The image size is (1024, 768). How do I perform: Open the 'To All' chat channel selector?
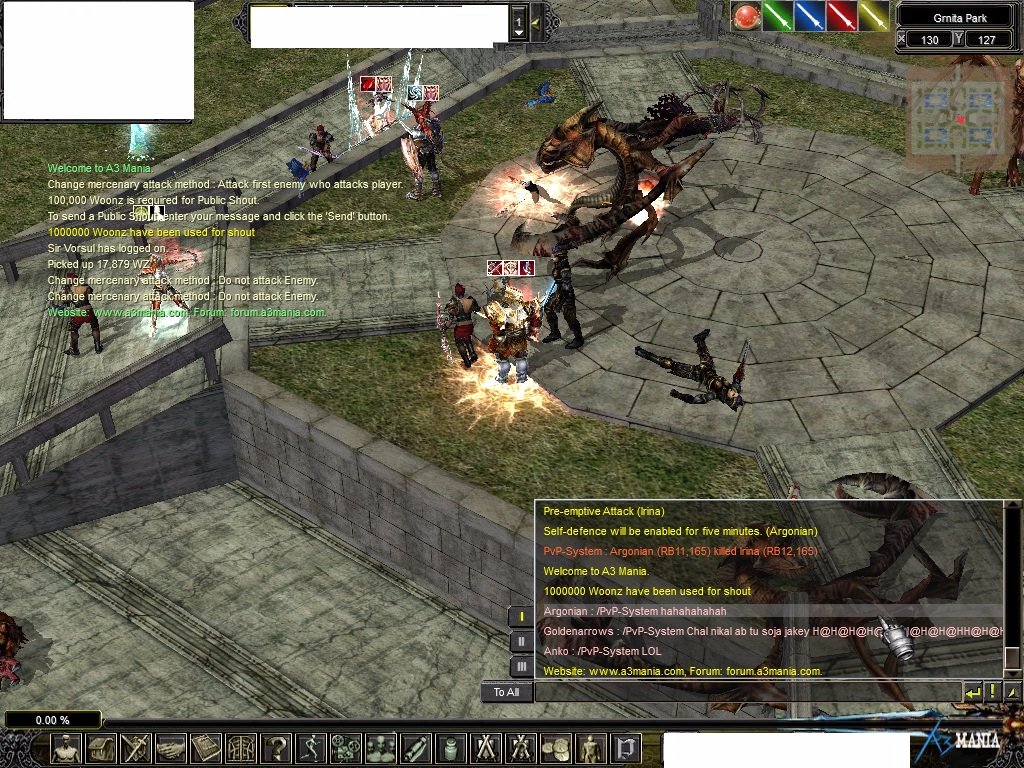(506, 692)
